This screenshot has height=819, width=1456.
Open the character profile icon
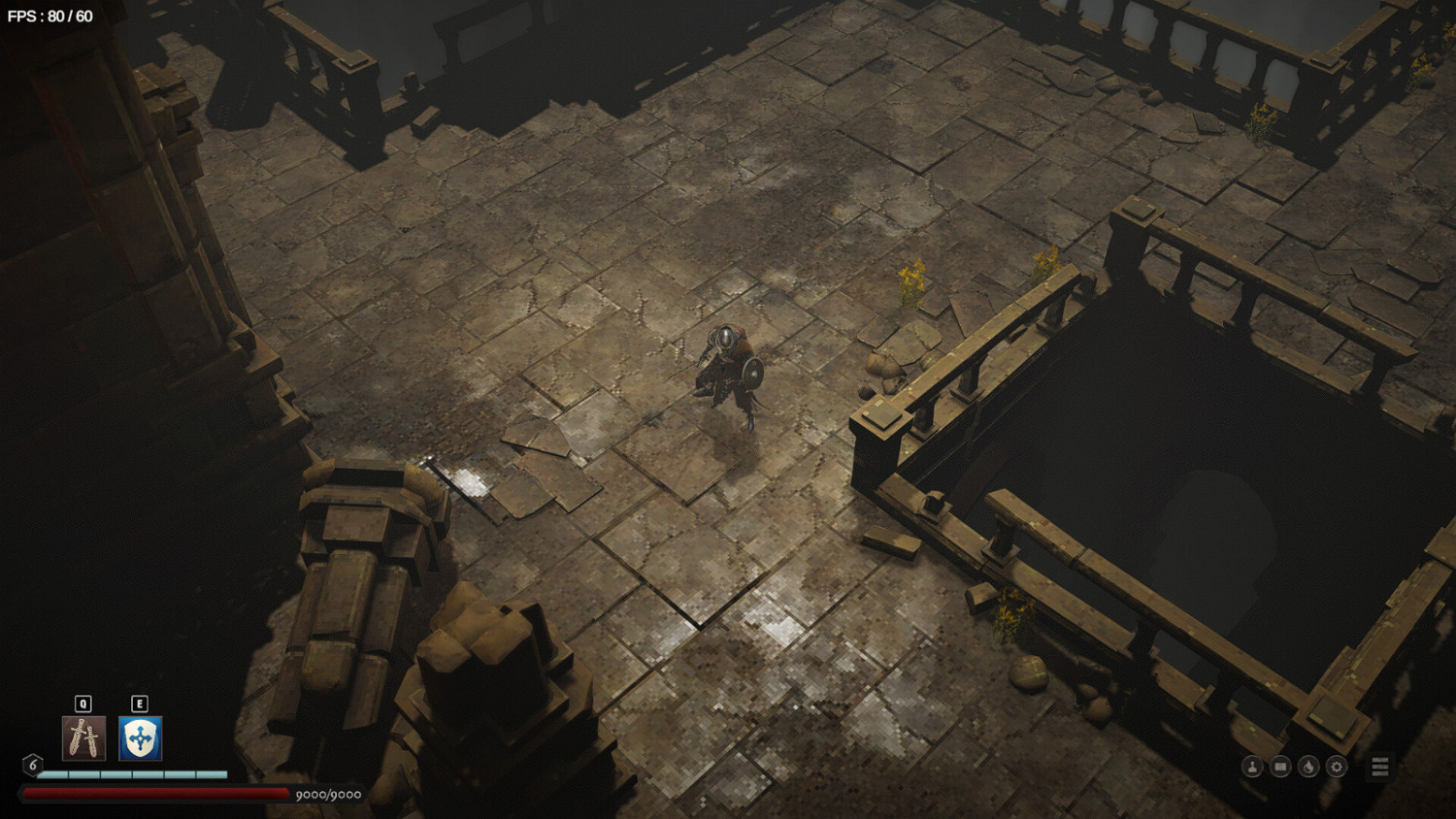pyautogui.click(x=1253, y=766)
